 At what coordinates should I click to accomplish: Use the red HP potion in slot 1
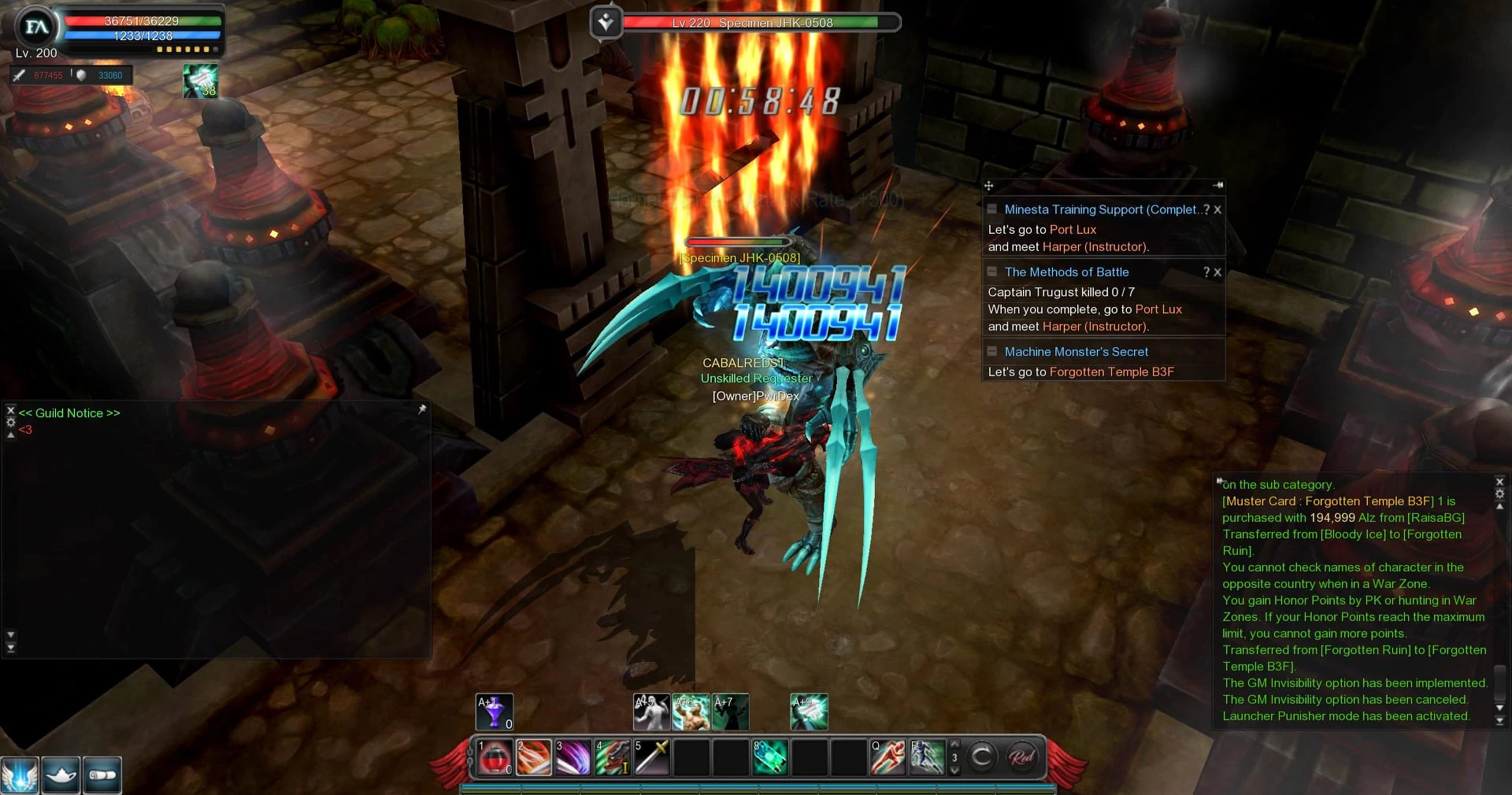pyautogui.click(x=495, y=757)
